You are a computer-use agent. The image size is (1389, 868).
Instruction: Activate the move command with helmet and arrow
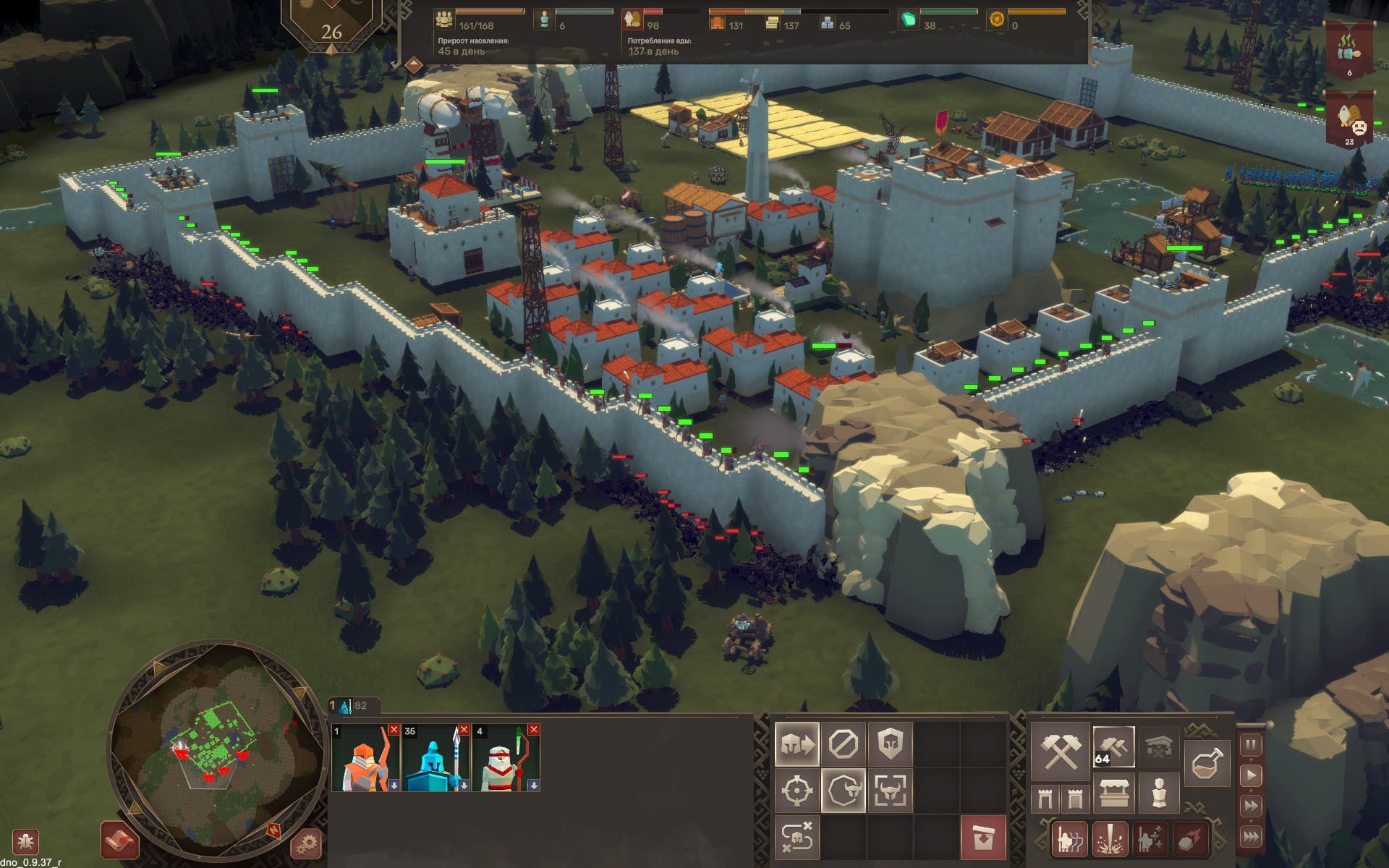click(x=797, y=744)
